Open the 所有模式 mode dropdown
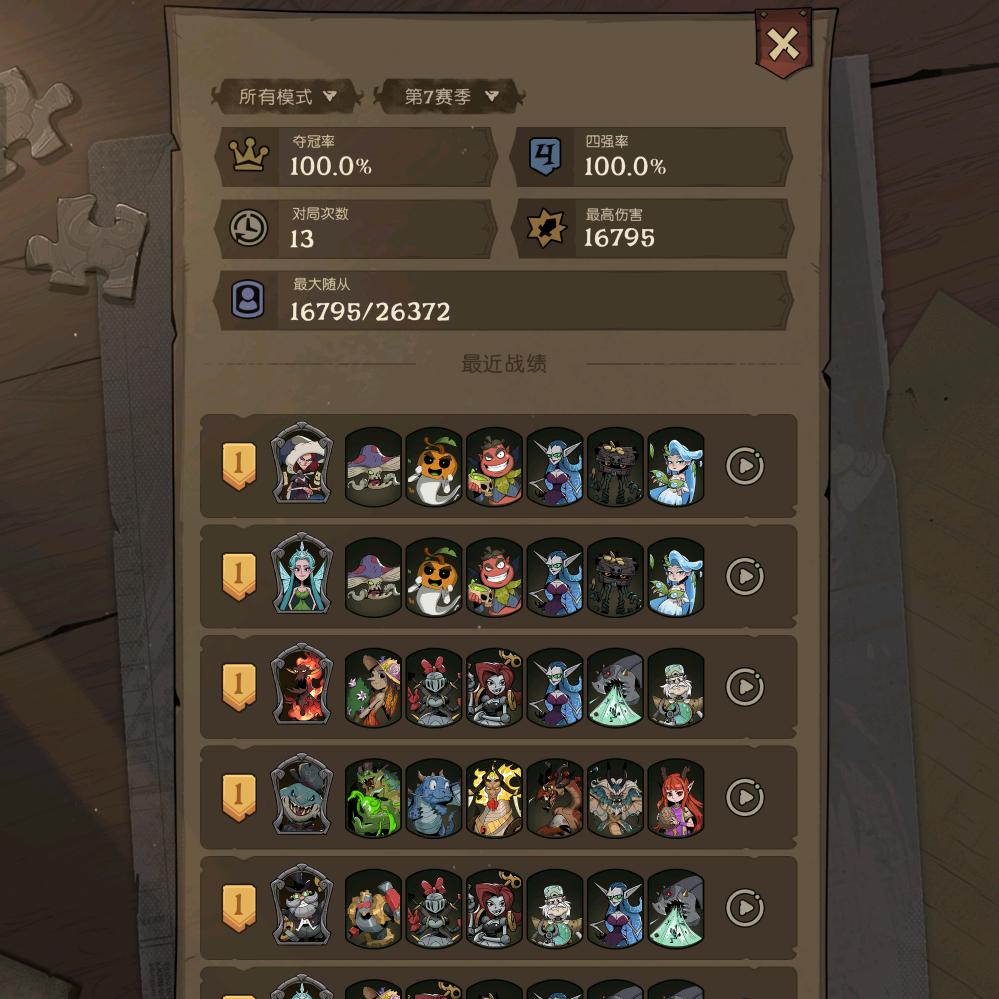The width and height of the screenshot is (999, 999). pyautogui.click(x=286, y=97)
